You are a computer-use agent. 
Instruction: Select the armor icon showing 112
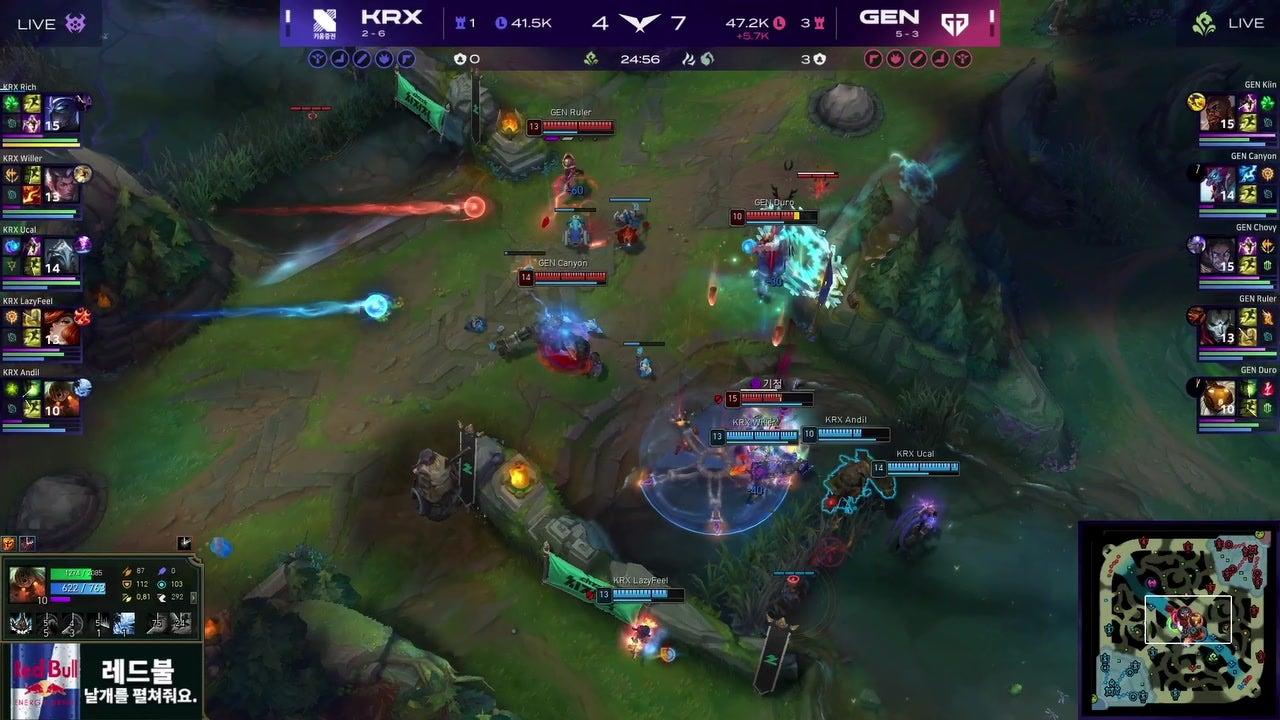coord(126,585)
